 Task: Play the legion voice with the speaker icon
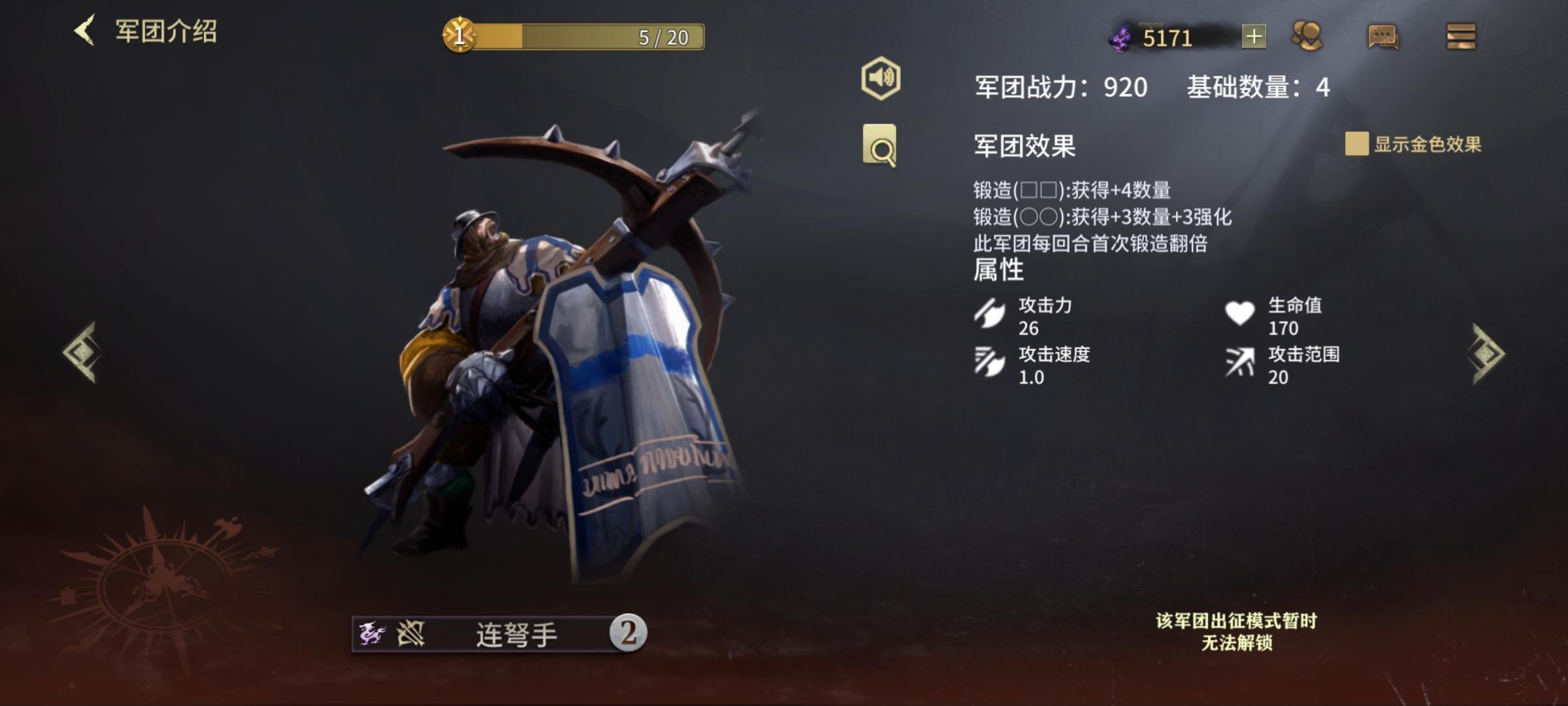[x=880, y=78]
